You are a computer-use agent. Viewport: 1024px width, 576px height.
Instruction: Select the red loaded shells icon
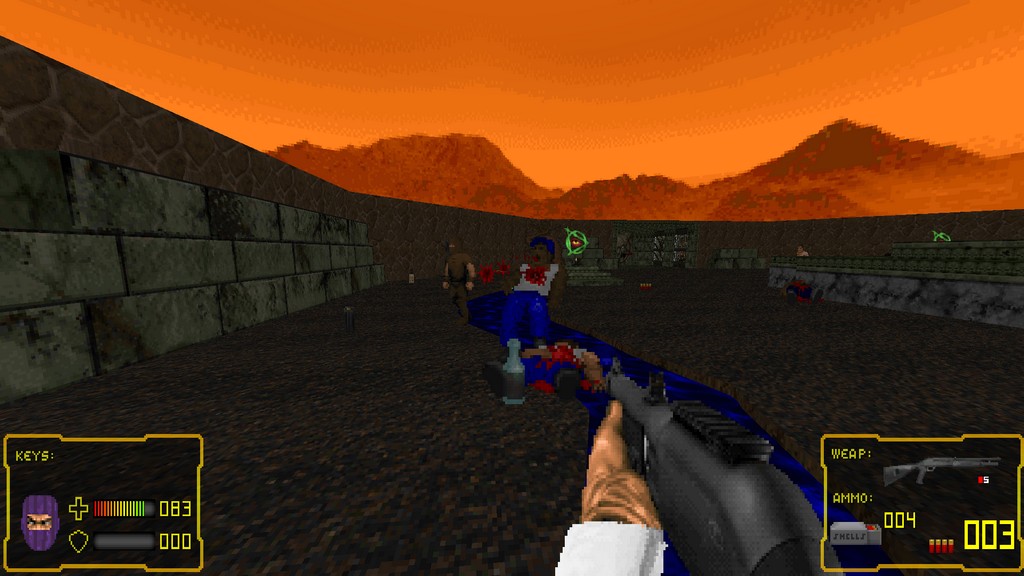[x=940, y=545]
